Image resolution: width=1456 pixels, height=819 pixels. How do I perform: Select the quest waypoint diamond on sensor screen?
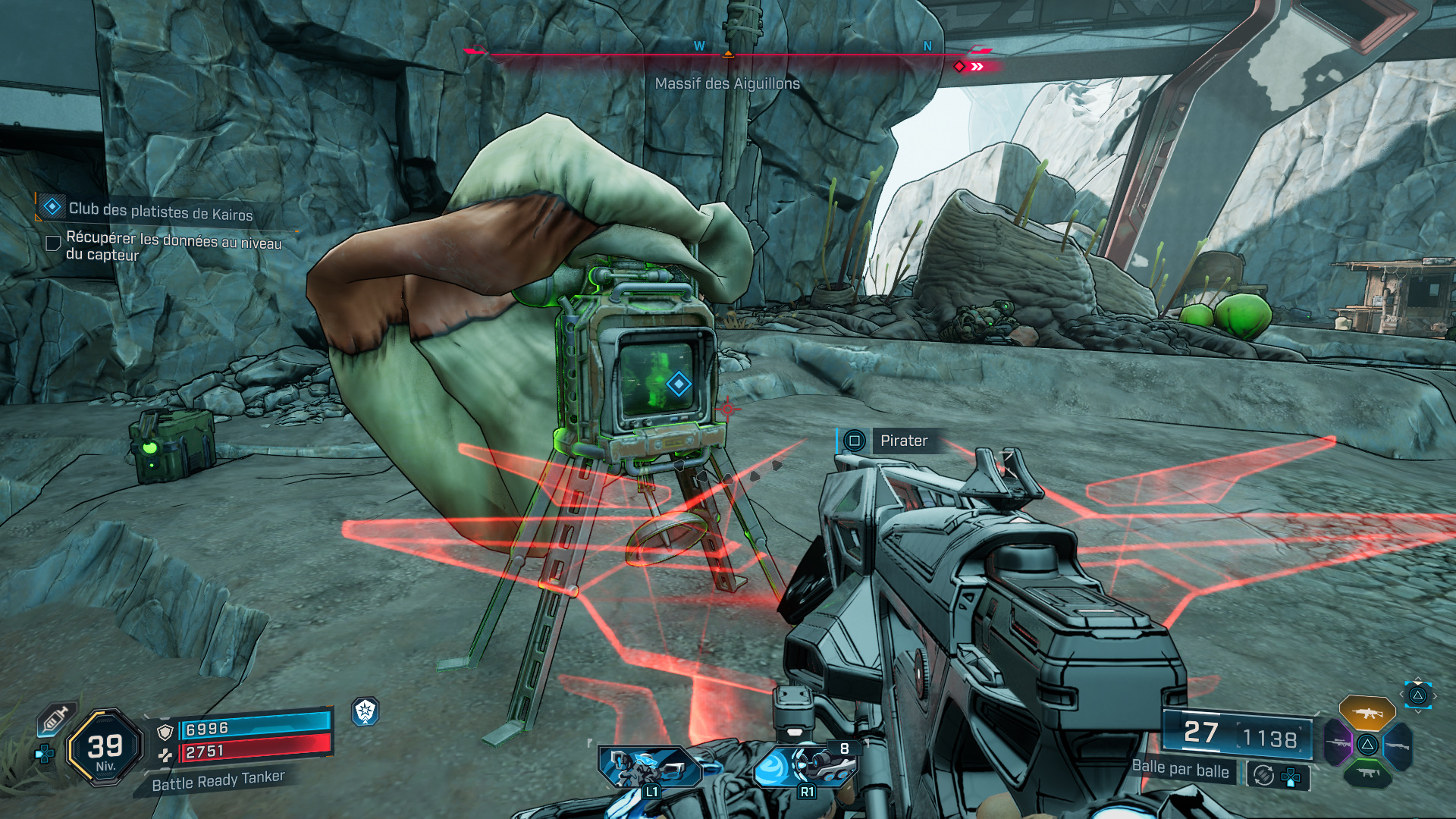[x=678, y=384]
